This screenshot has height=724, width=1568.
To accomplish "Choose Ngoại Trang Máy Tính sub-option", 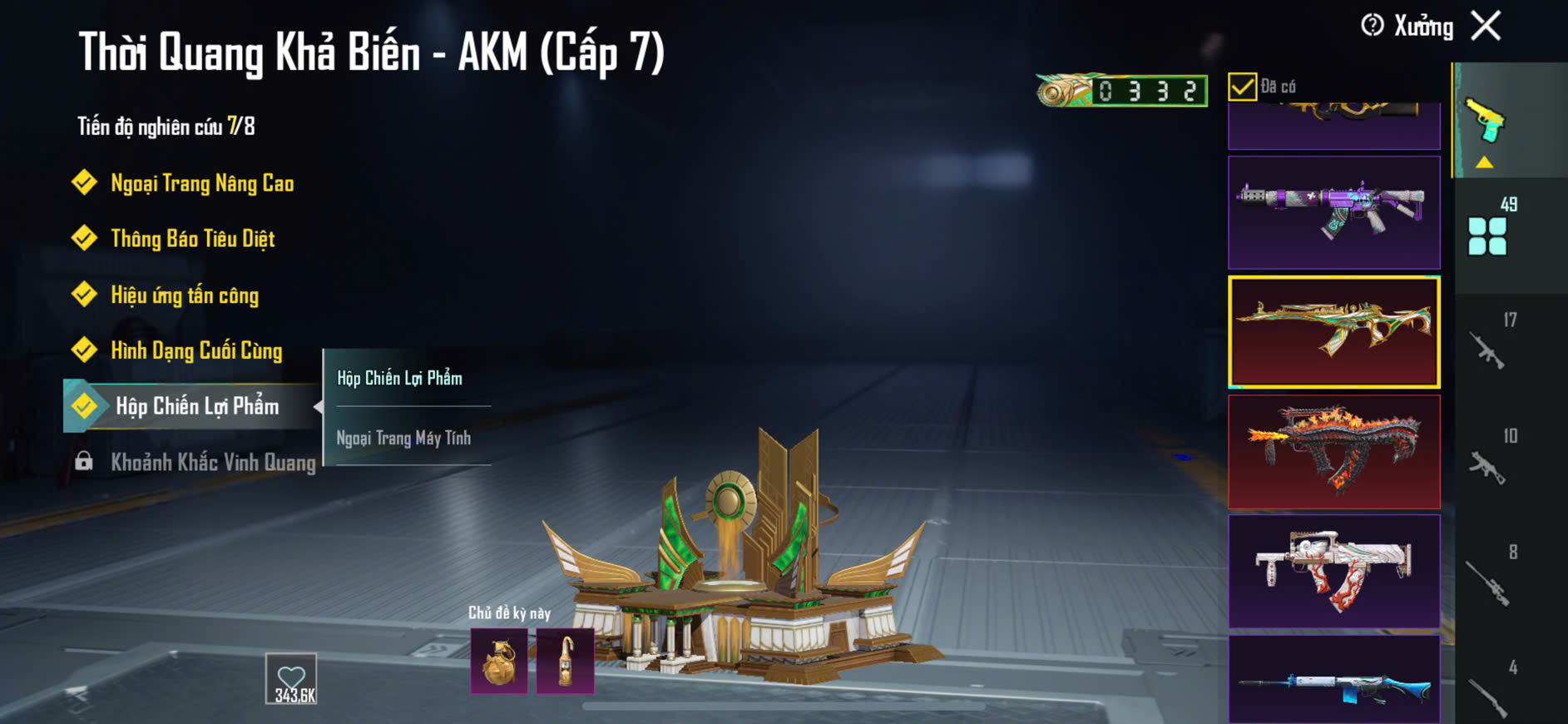I will (x=403, y=438).
